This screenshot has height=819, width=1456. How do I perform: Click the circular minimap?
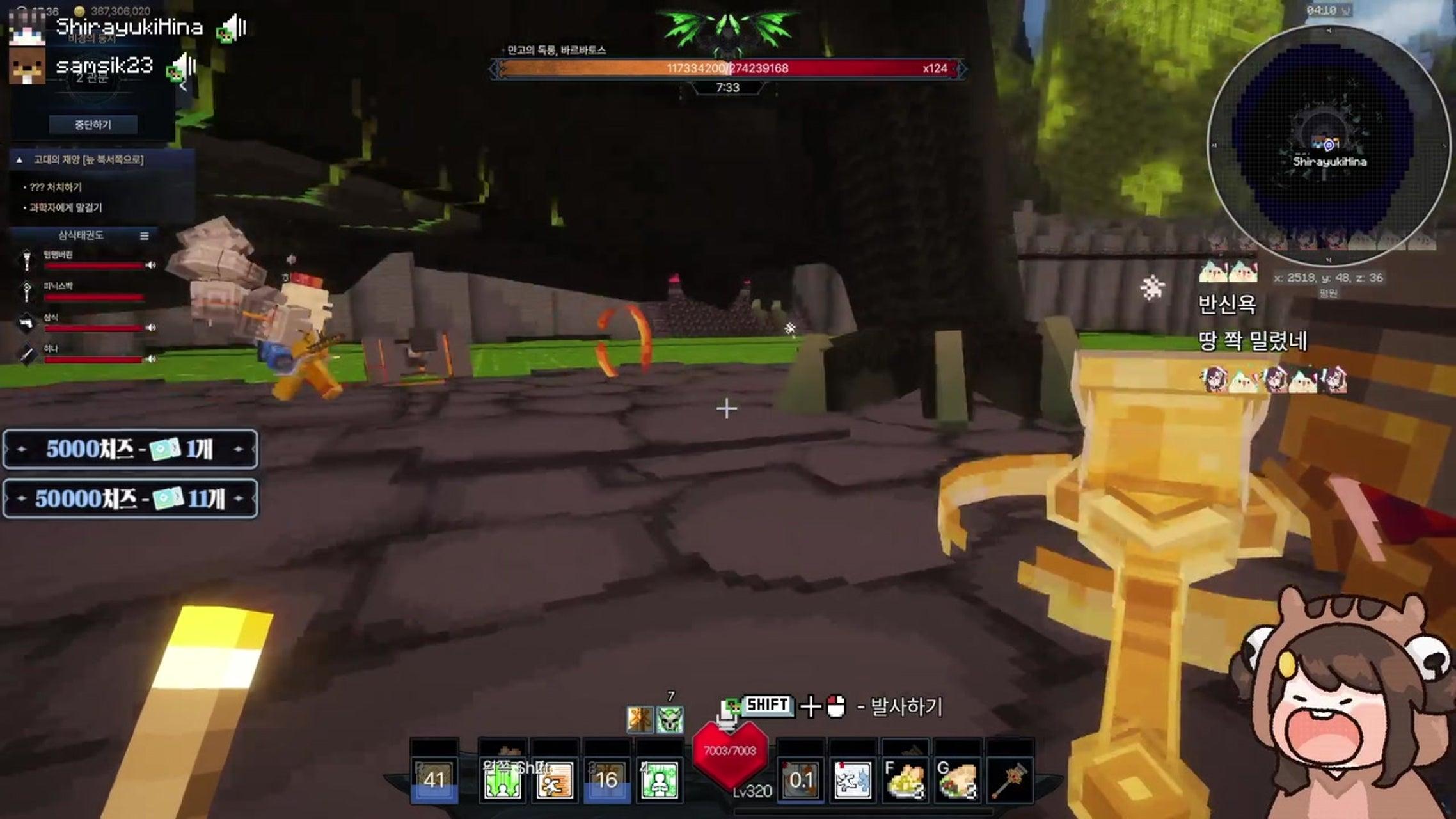coord(1328,146)
